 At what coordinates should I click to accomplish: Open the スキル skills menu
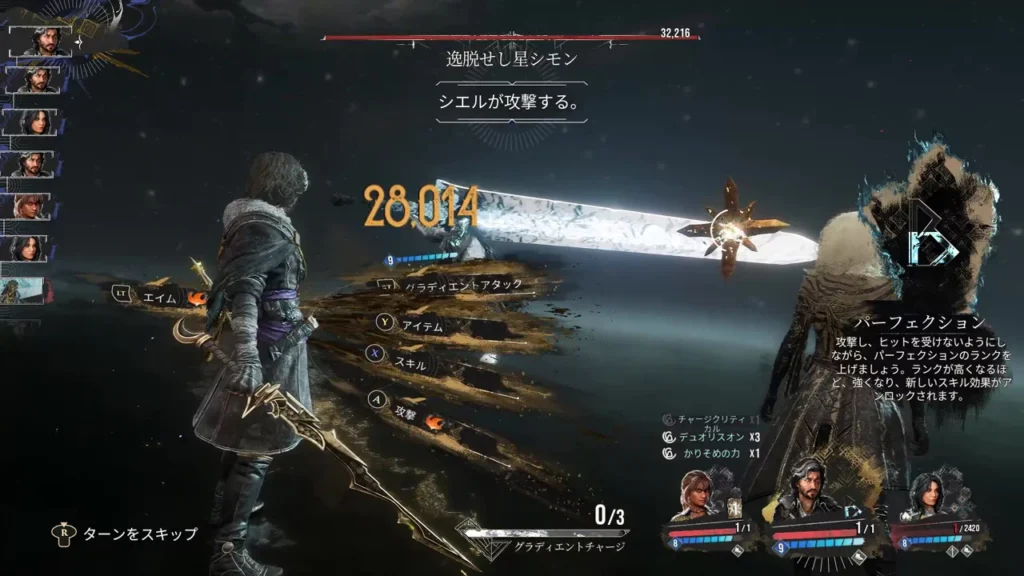pyautogui.click(x=410, y=364)
